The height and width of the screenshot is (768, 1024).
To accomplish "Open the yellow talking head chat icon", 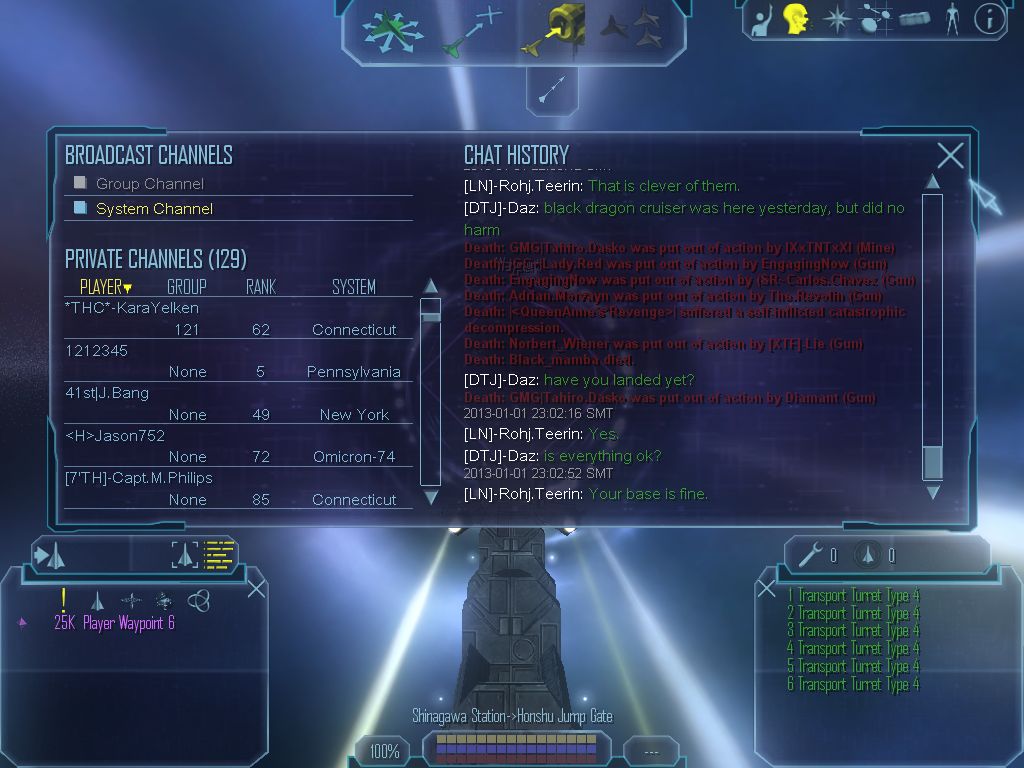I will [795, 19].
